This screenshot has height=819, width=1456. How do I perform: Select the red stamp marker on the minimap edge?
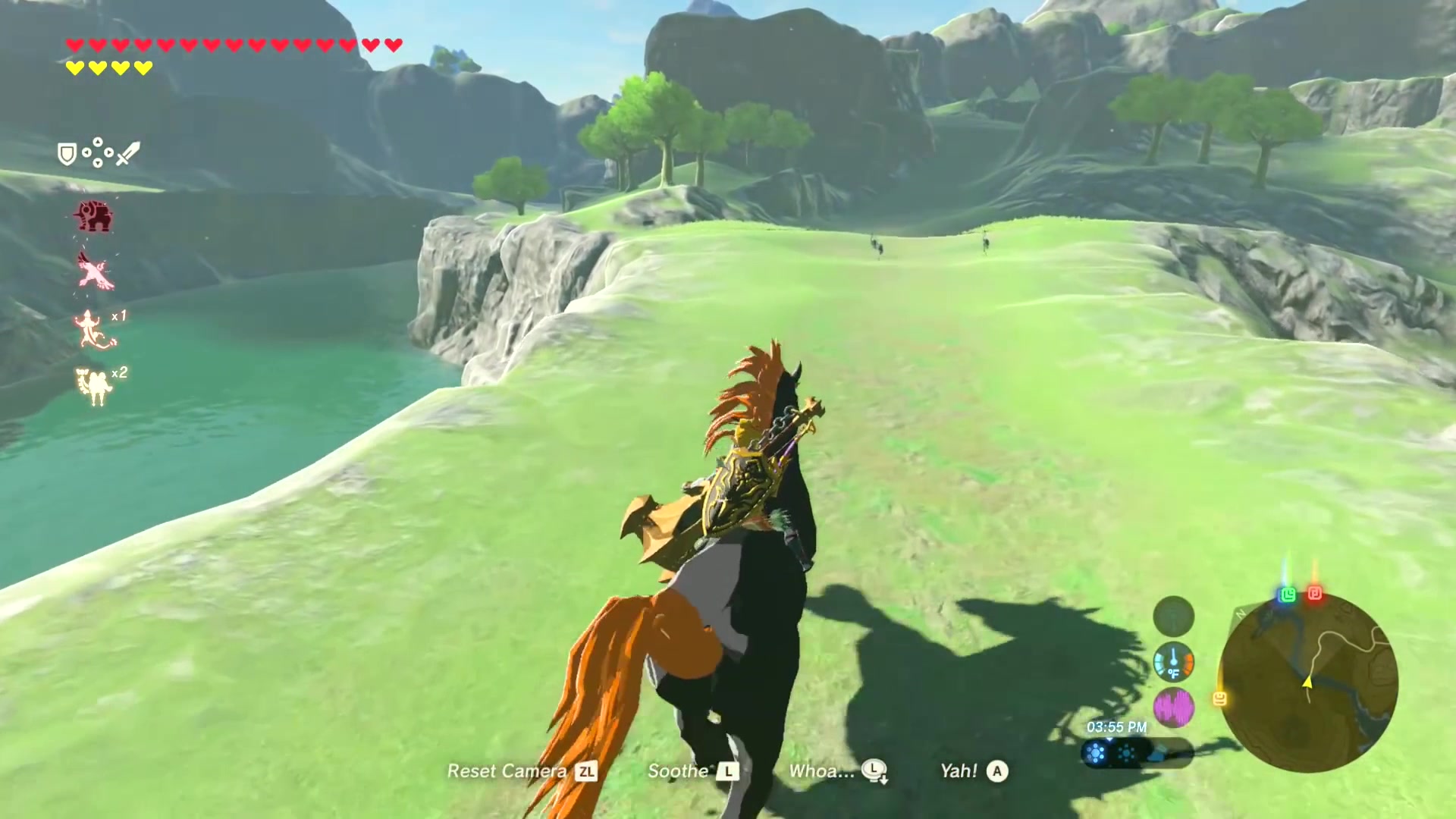coord(1315,594)
